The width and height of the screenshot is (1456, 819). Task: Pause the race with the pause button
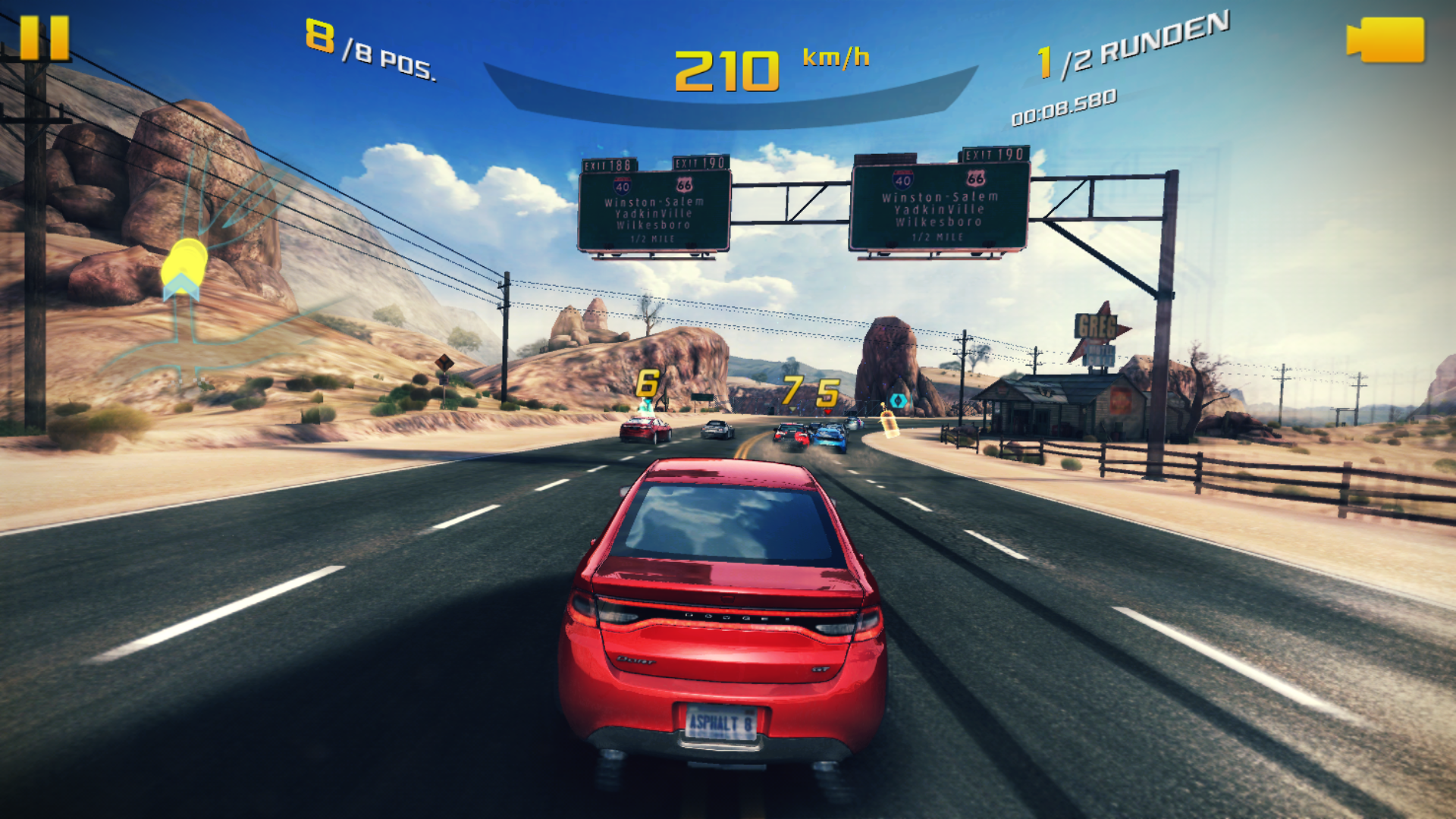pyautogui.click(x=44, y=38)
